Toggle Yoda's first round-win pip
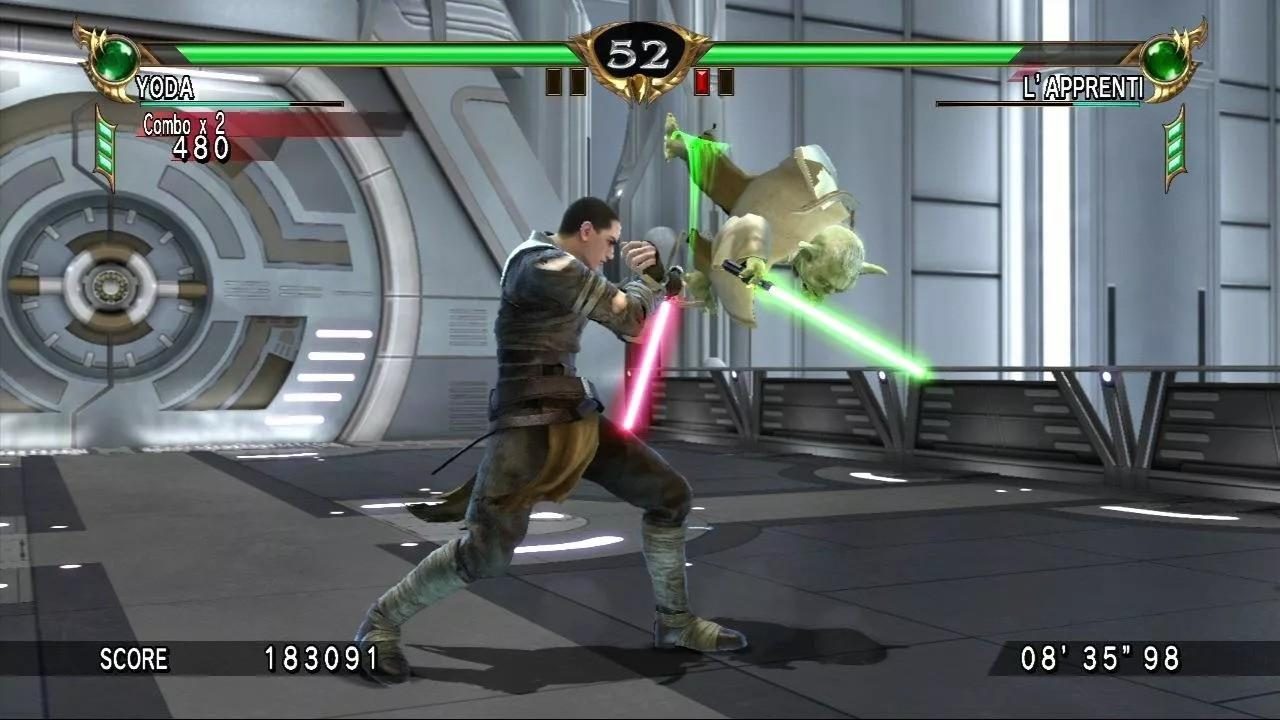 point(551,82)
